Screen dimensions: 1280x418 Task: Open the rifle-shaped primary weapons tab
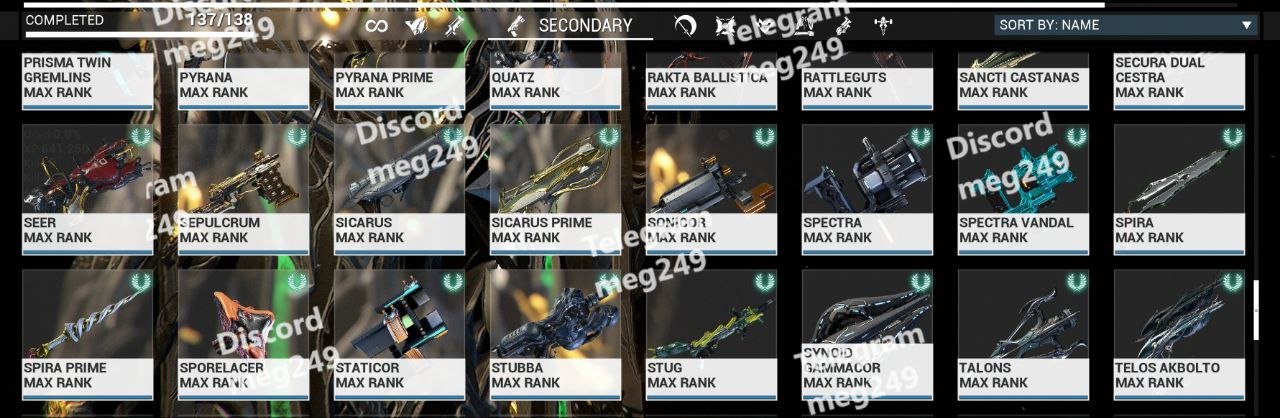pyautogui.click(x=455, y=26)
